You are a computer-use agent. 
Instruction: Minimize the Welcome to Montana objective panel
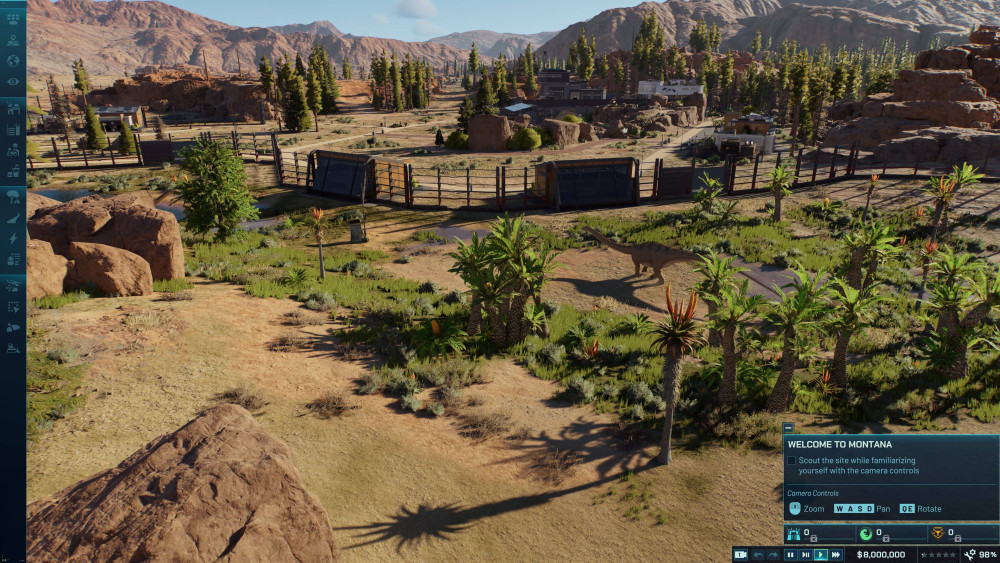pos(788,427)
